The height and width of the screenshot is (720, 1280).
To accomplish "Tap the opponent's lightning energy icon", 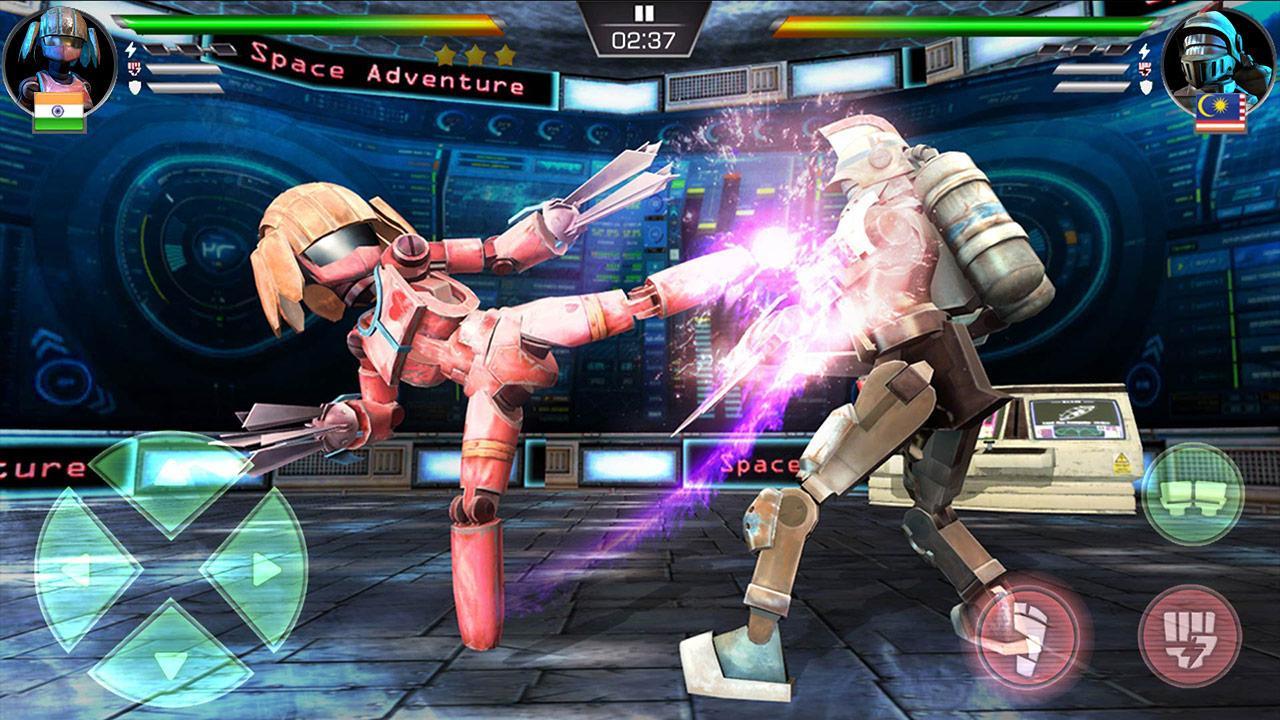I will tap(1145, 49).
